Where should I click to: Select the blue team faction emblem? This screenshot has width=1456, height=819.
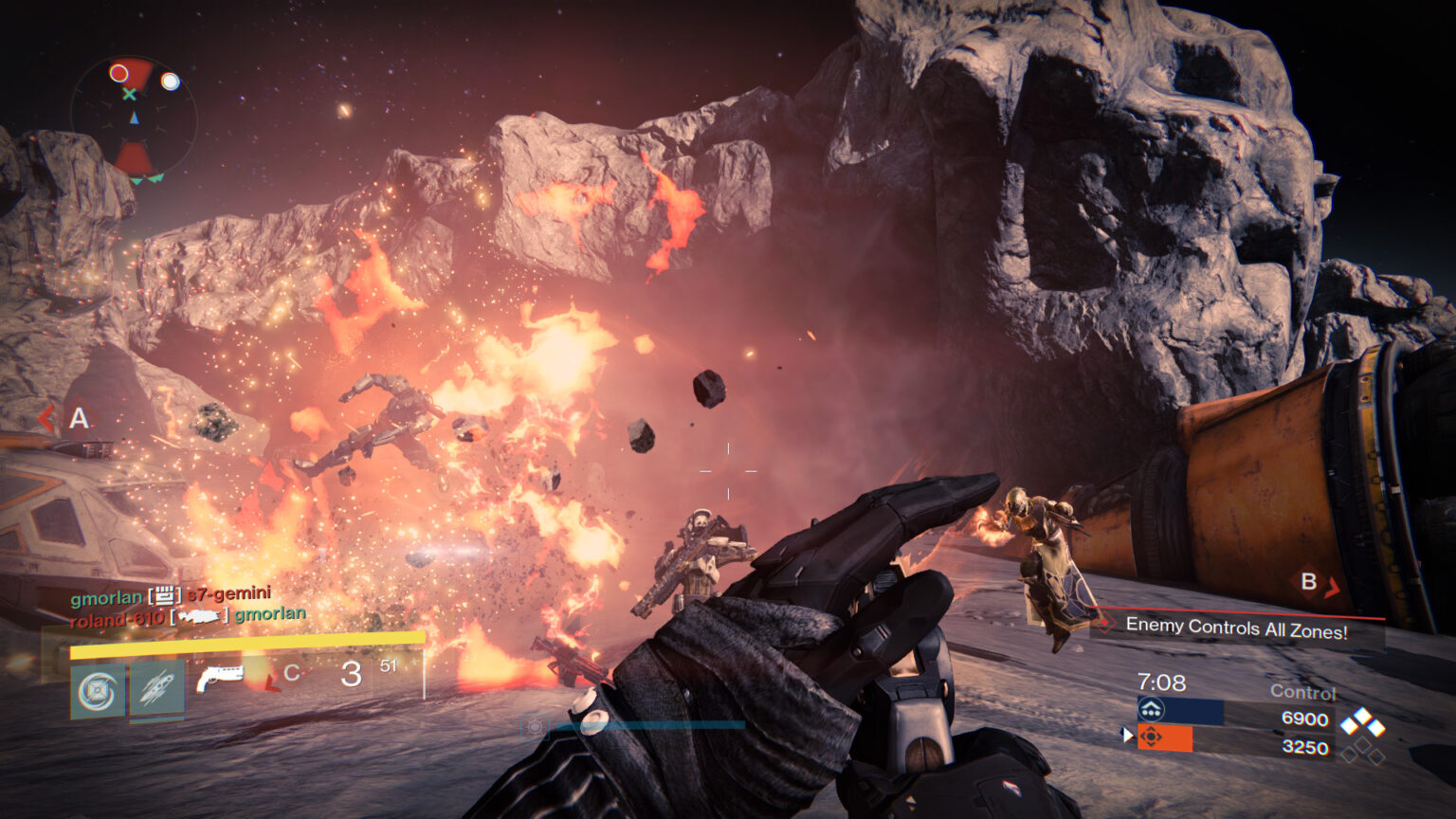1150,707
